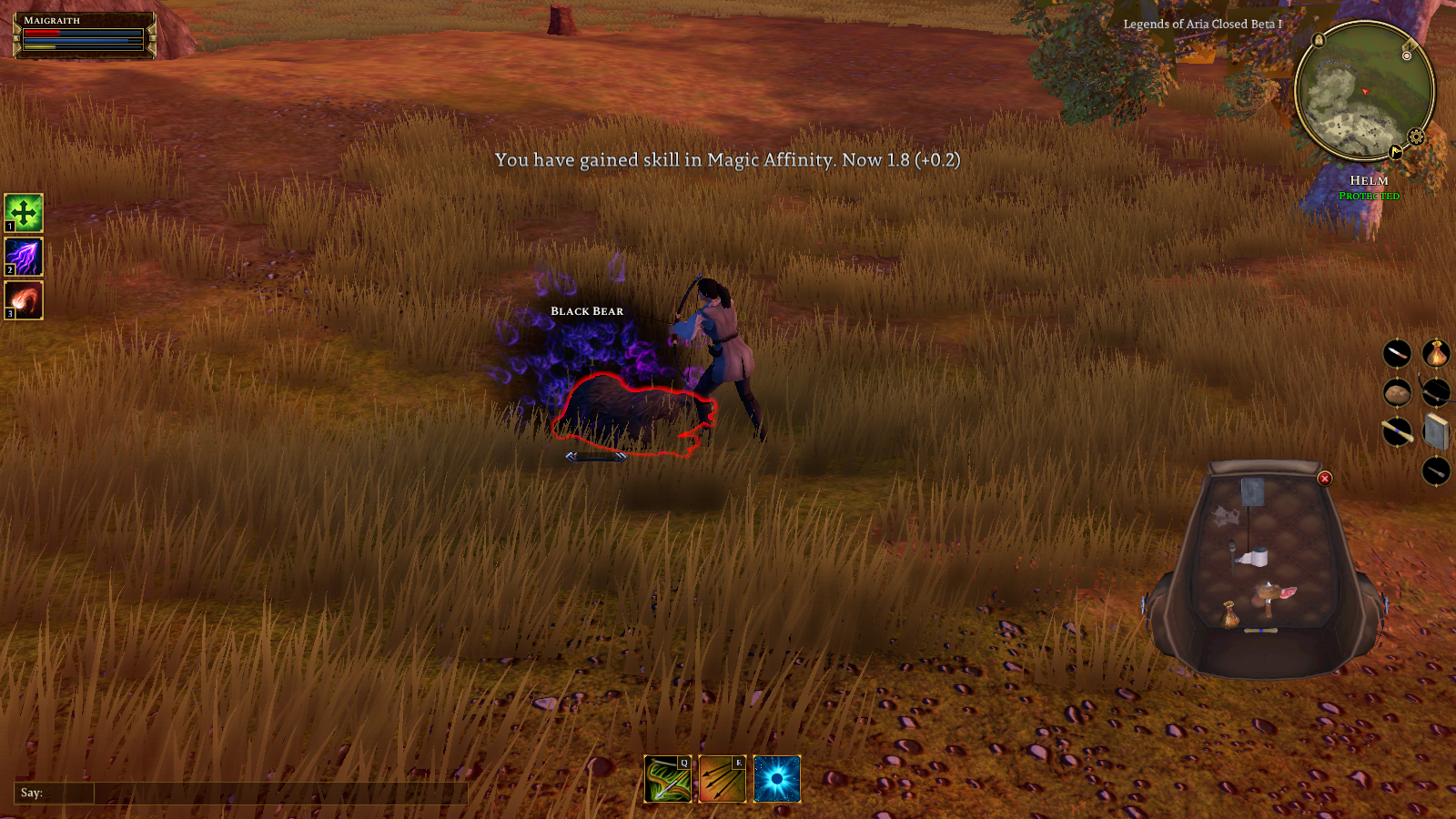Pick the coin pouch in the backpack
The image size is (1456, 819).
click(1230, 616)
